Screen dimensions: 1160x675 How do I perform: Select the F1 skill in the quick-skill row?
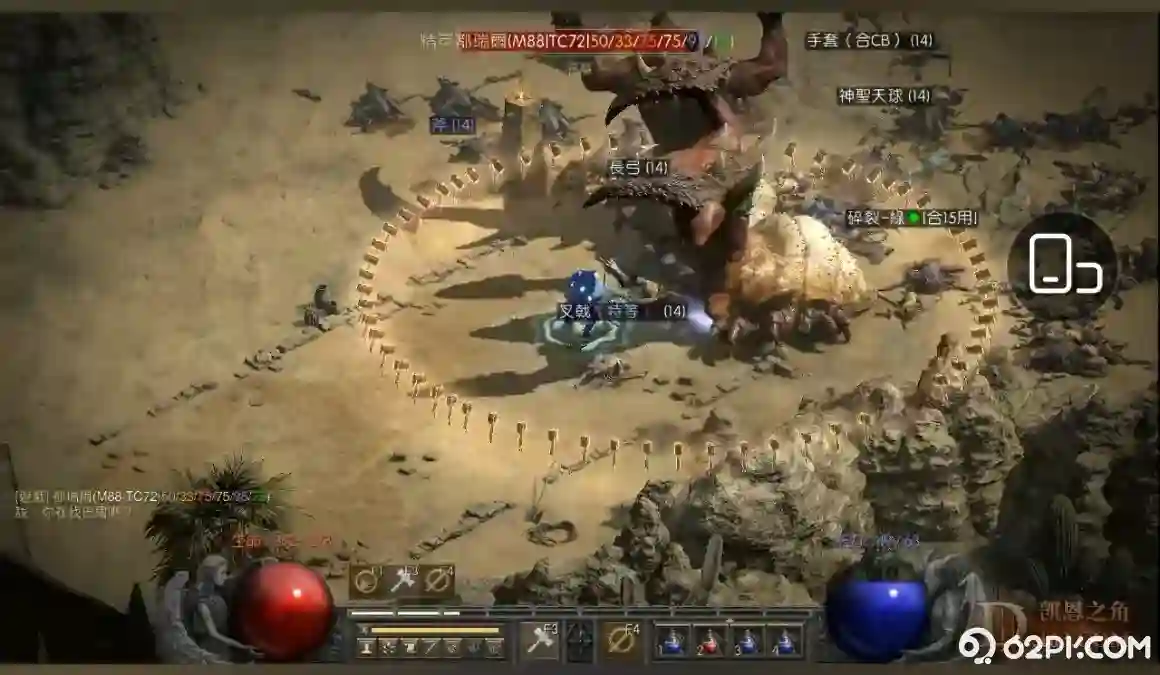366,579
